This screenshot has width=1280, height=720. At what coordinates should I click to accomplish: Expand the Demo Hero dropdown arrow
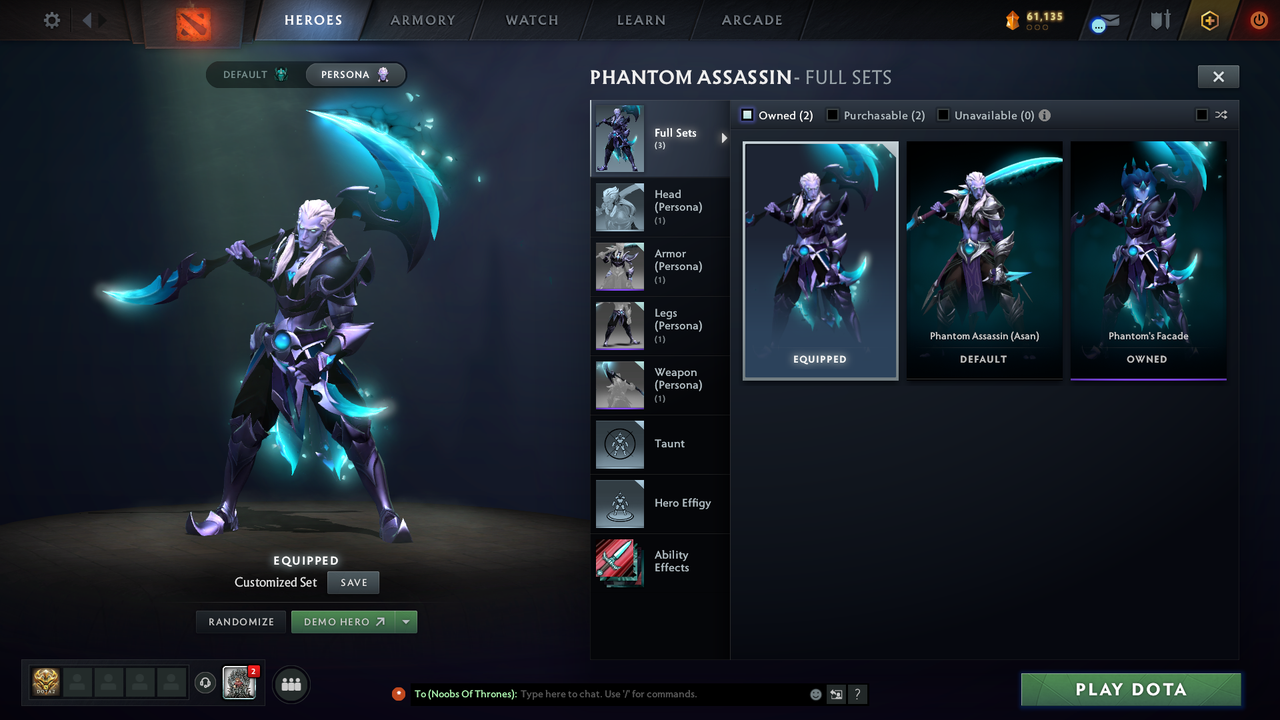(407, 621)
